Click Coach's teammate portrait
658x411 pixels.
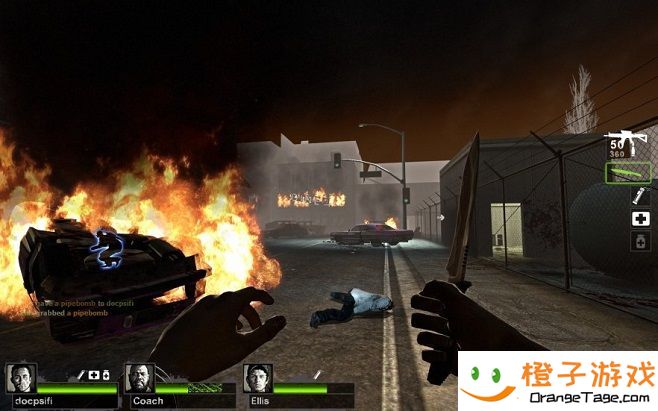click(x=139, y=378)
